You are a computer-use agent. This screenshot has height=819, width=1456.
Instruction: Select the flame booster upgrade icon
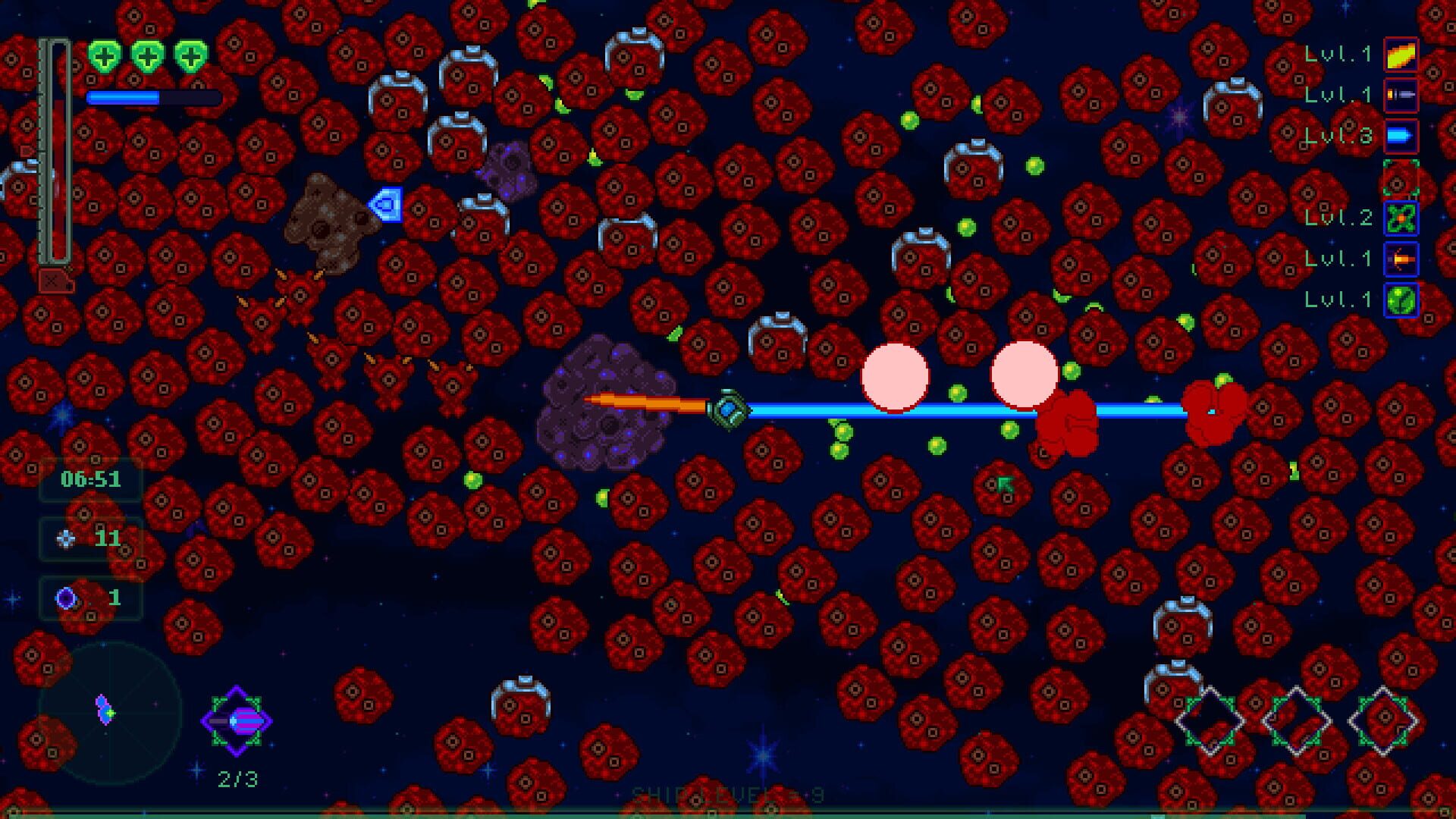coord(1401,258)
